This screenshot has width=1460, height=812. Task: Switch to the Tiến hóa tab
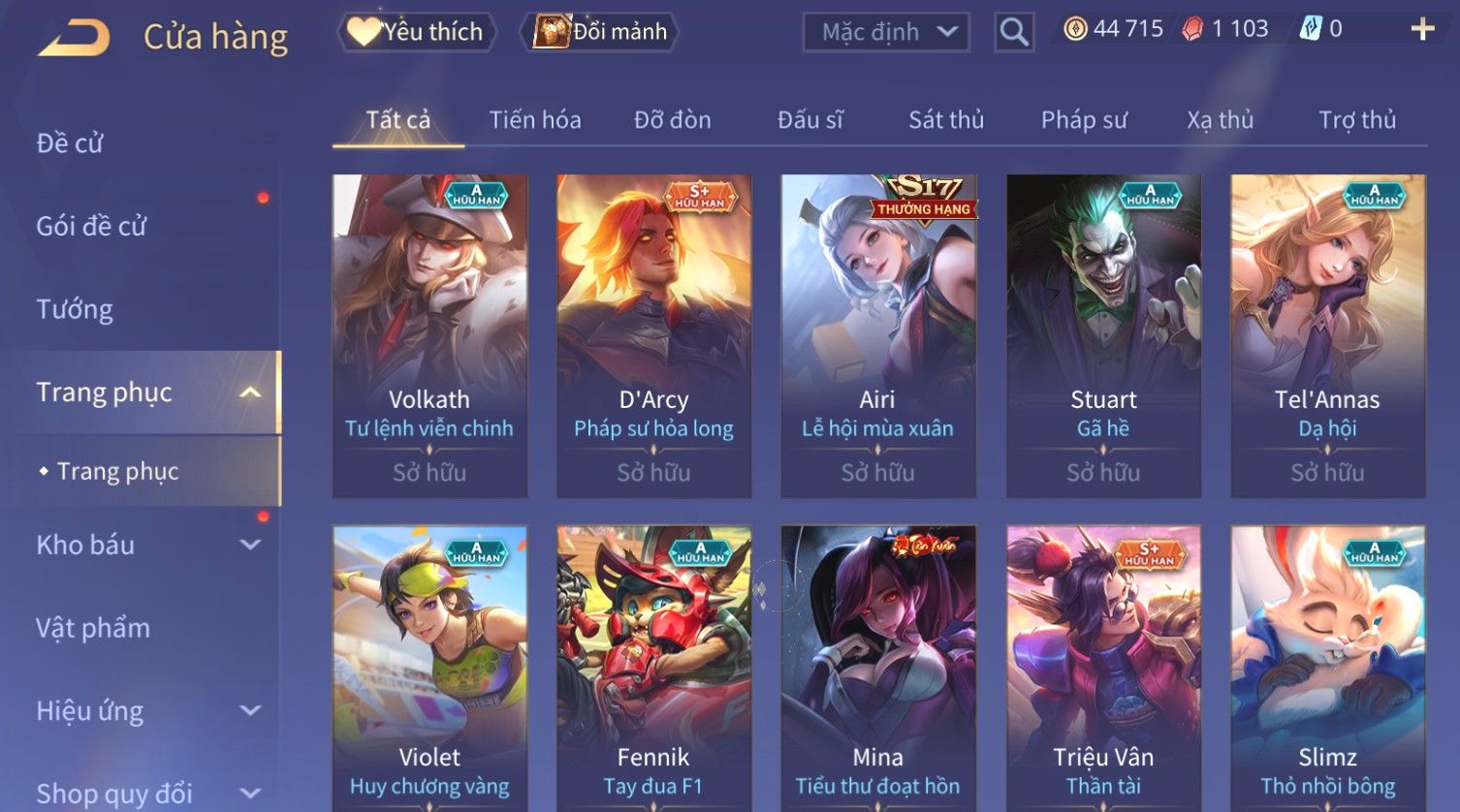[x=535, y=120]
